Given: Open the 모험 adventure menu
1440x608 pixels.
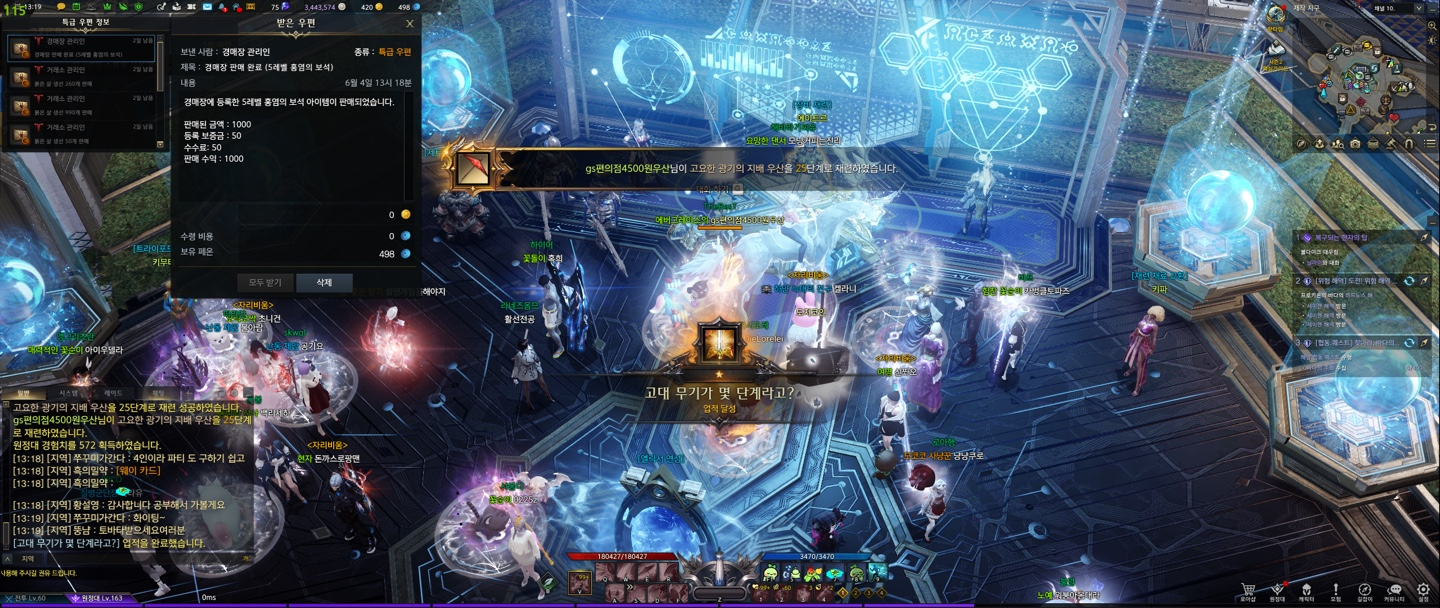Looking at the screenshot, I should pos(1335,590).
